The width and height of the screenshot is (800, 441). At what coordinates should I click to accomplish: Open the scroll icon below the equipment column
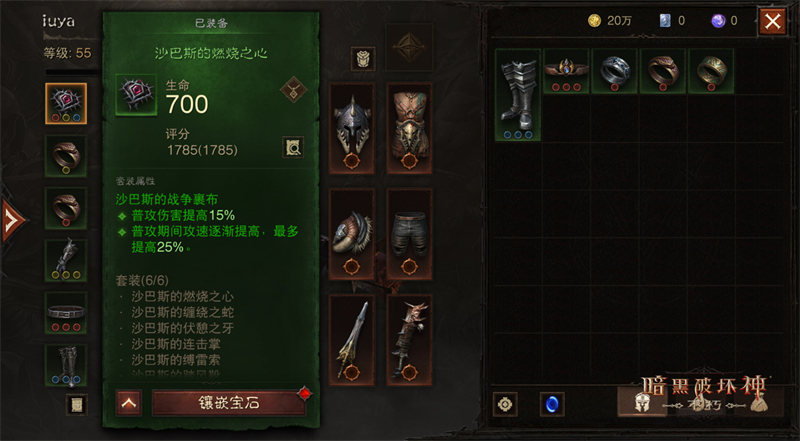tap(75, 404)
